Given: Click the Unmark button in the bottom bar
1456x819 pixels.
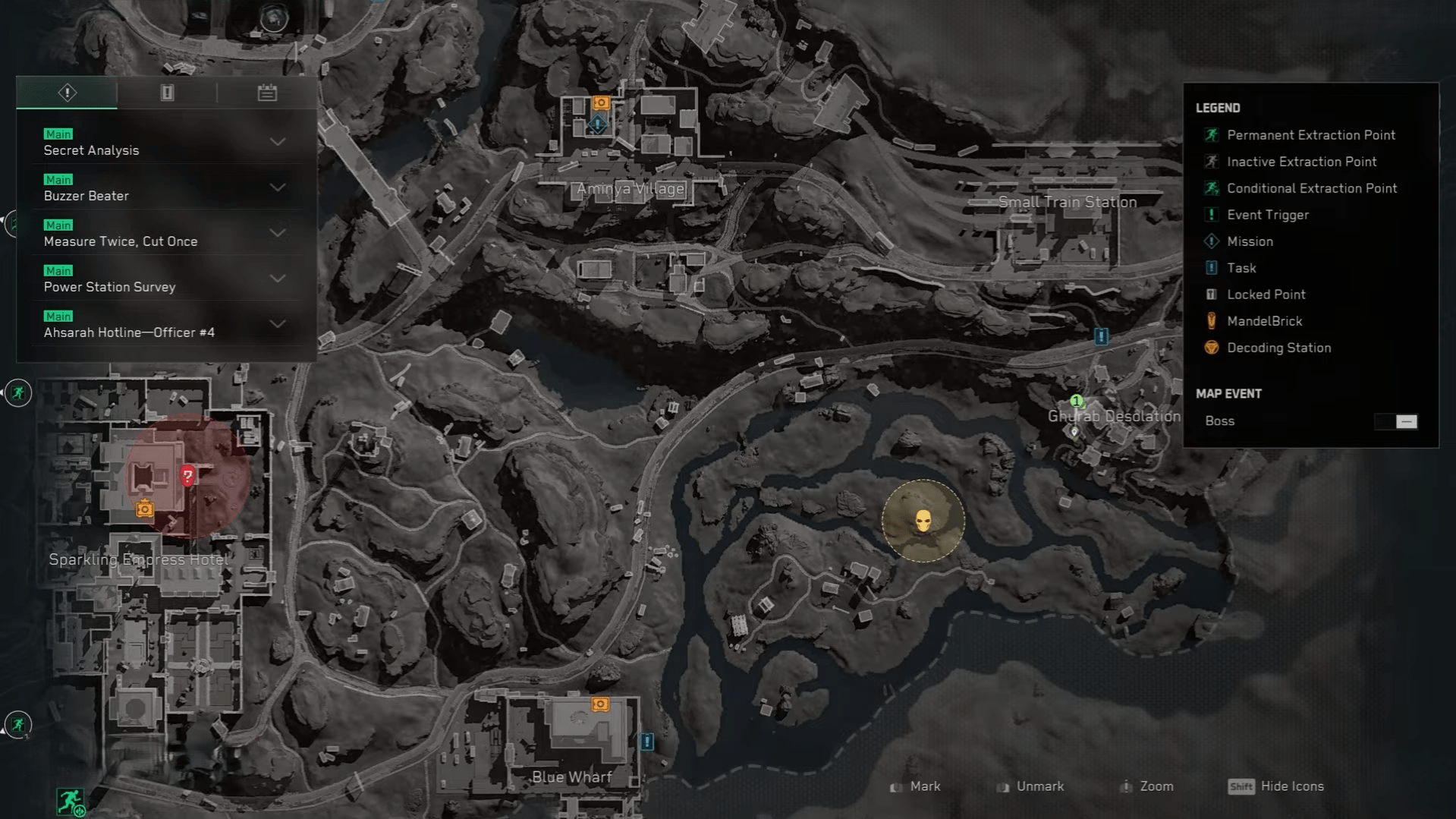Looking at the screenshot, I should [x=1039, y=786].
